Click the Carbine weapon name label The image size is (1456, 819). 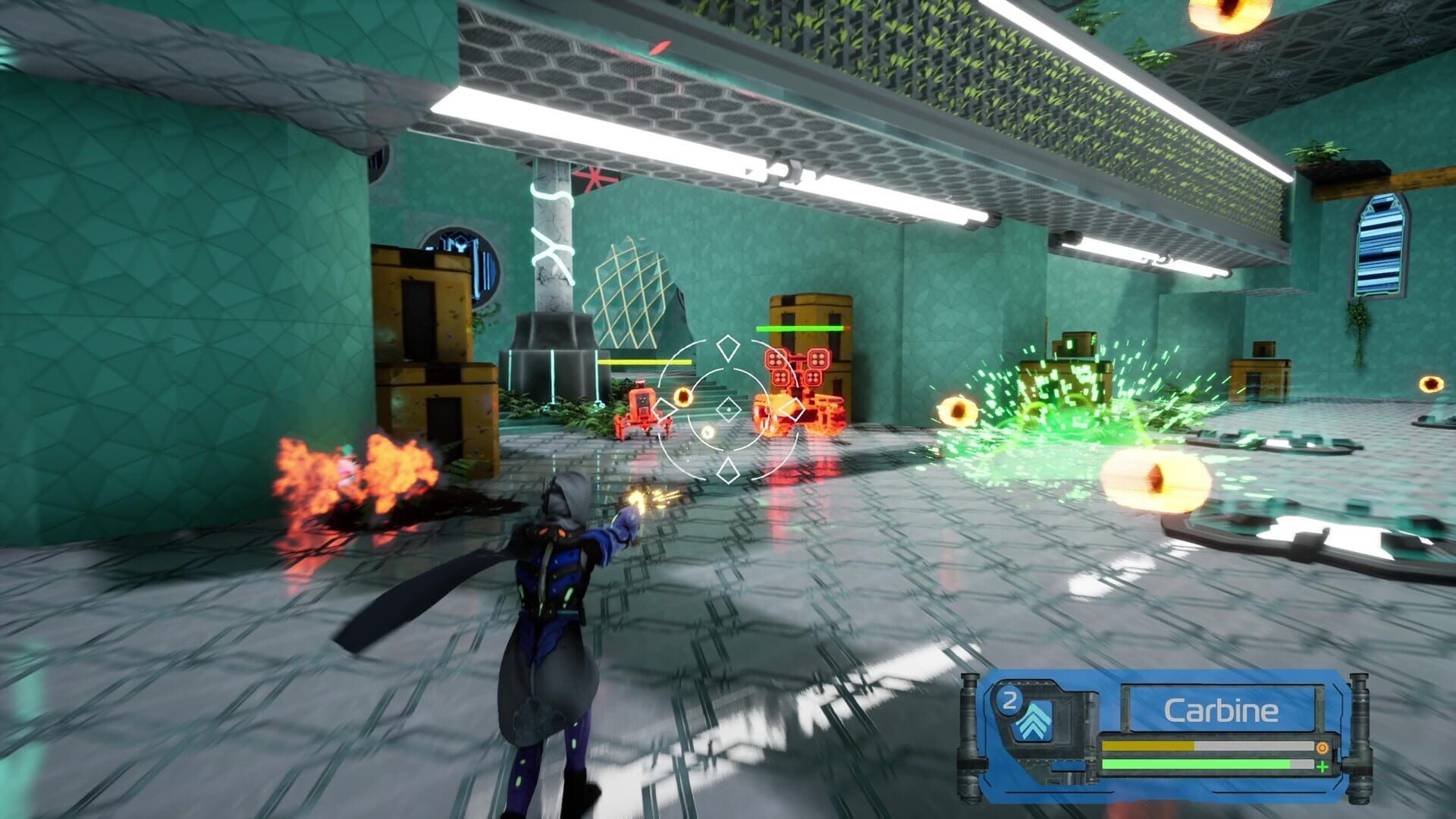pyautogui.click(x=1222, y=709)
